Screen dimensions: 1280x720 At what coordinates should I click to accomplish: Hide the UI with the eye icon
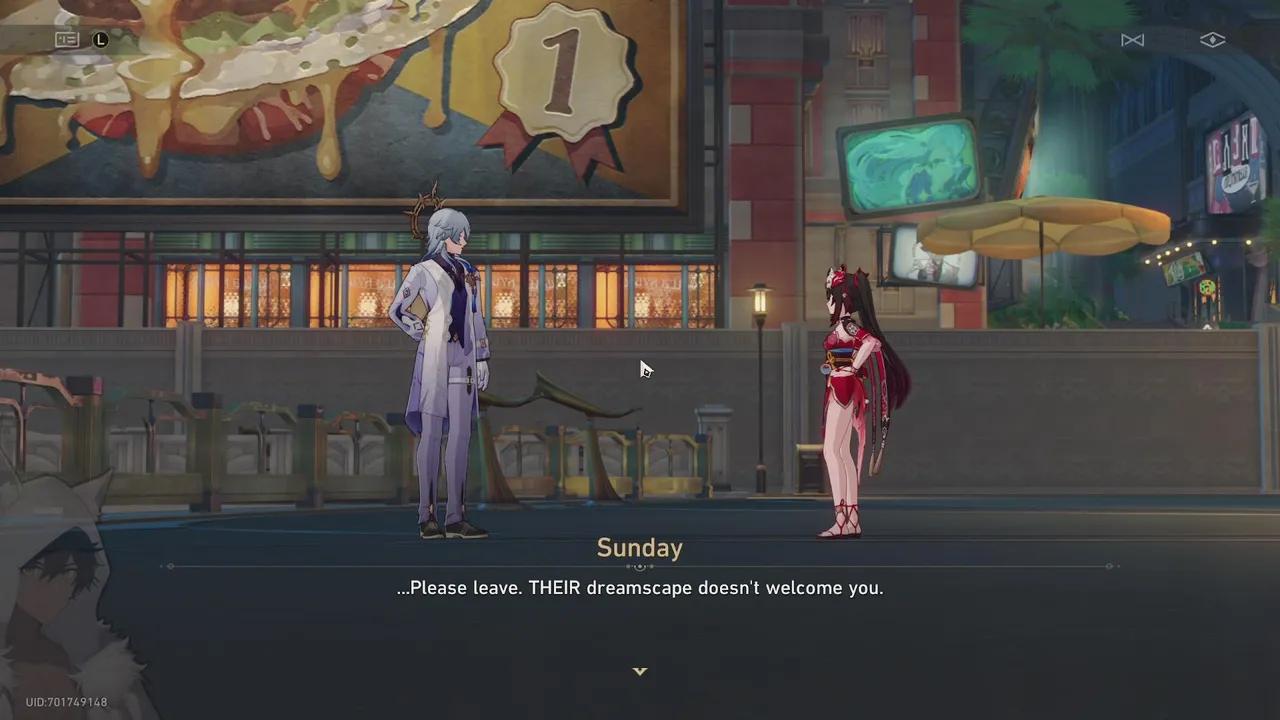pos(1212,40)
